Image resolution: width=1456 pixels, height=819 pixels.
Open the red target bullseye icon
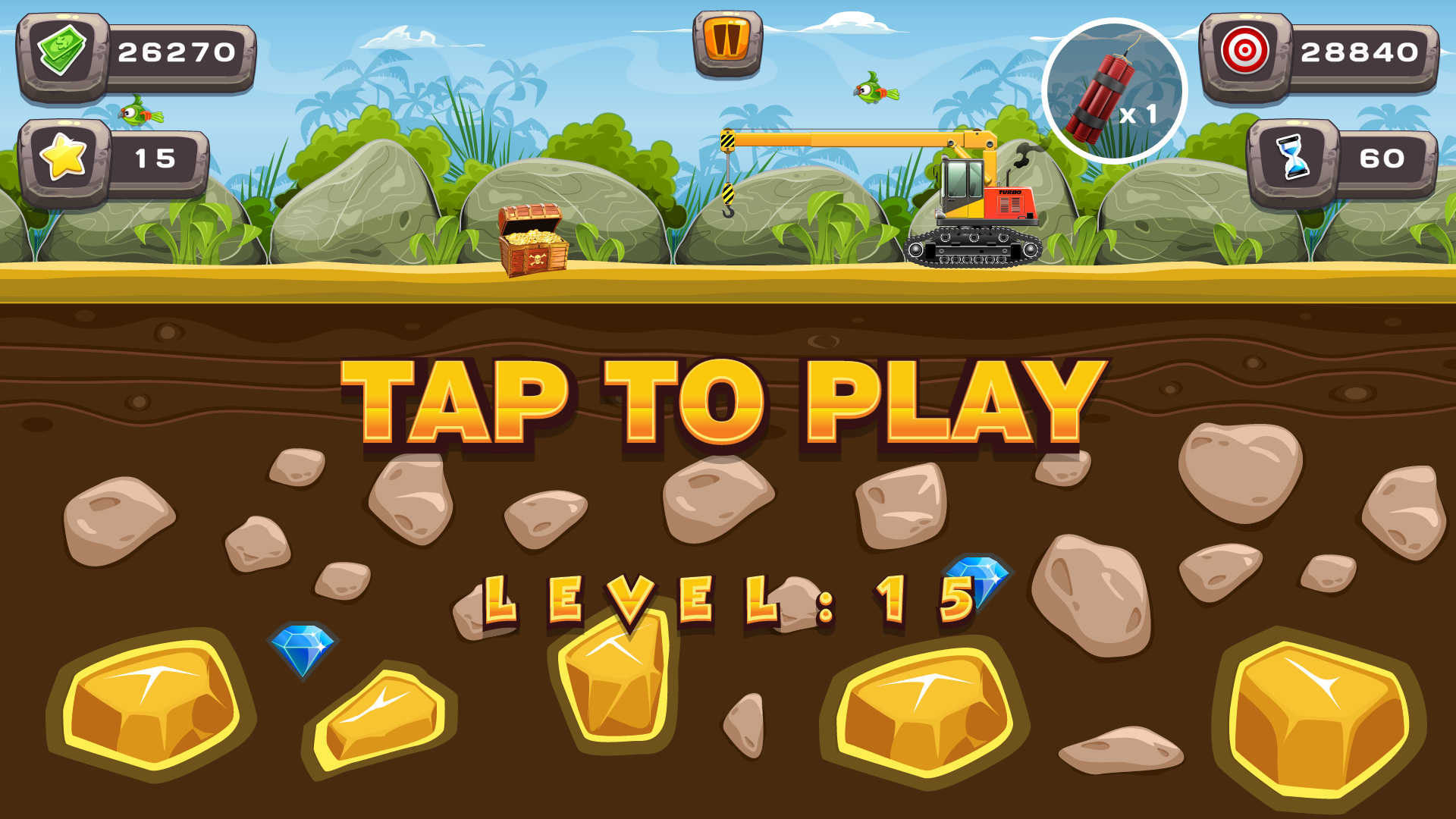(1248, 53)
